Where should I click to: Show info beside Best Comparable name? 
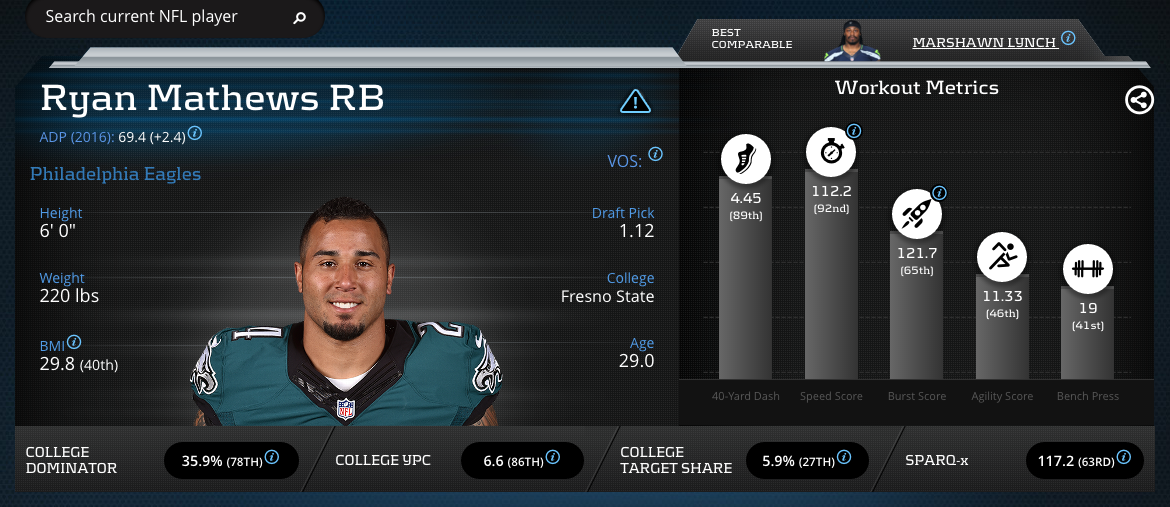pos(1068,39)
